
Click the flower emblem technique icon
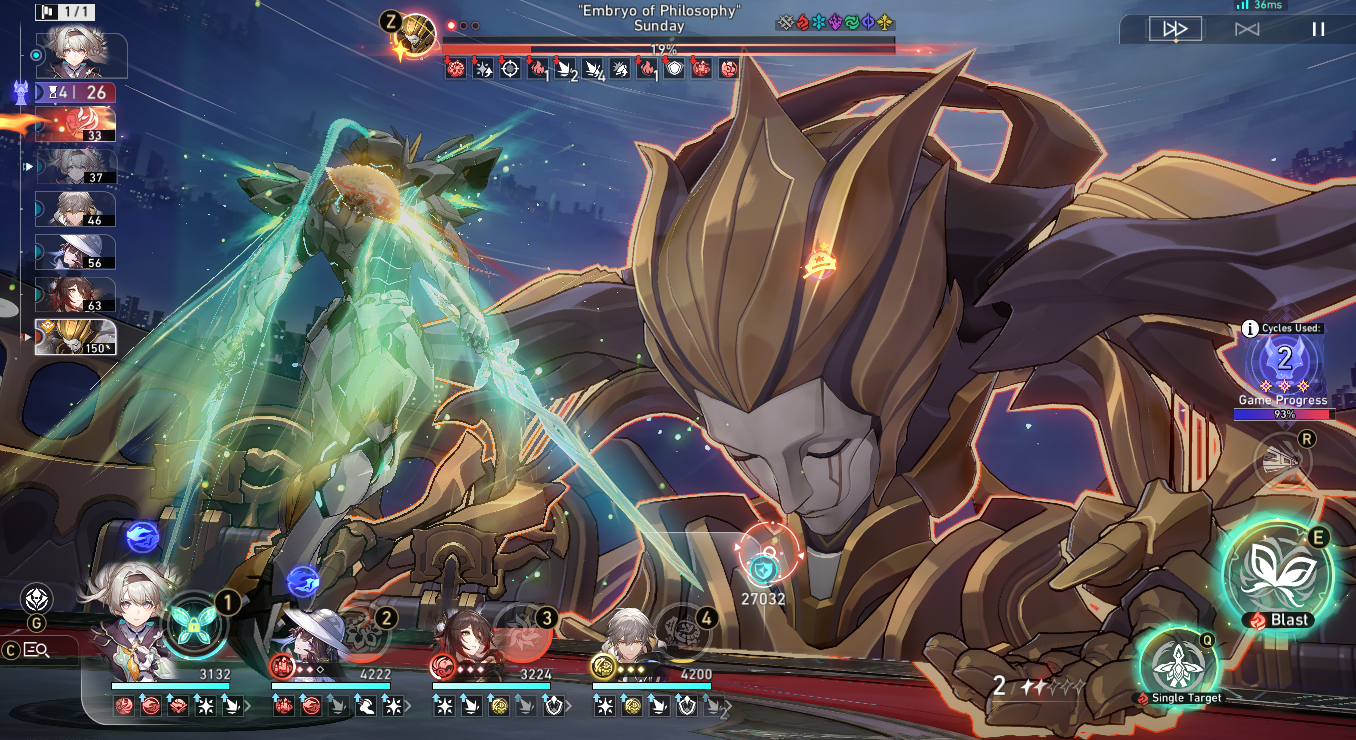click(x=37, y=599)
